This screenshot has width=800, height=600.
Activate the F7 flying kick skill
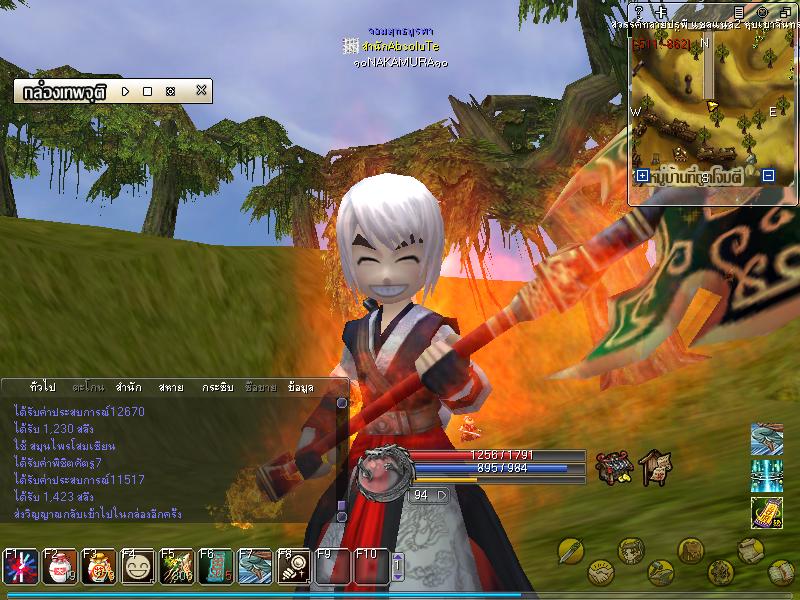coord(256,567)
